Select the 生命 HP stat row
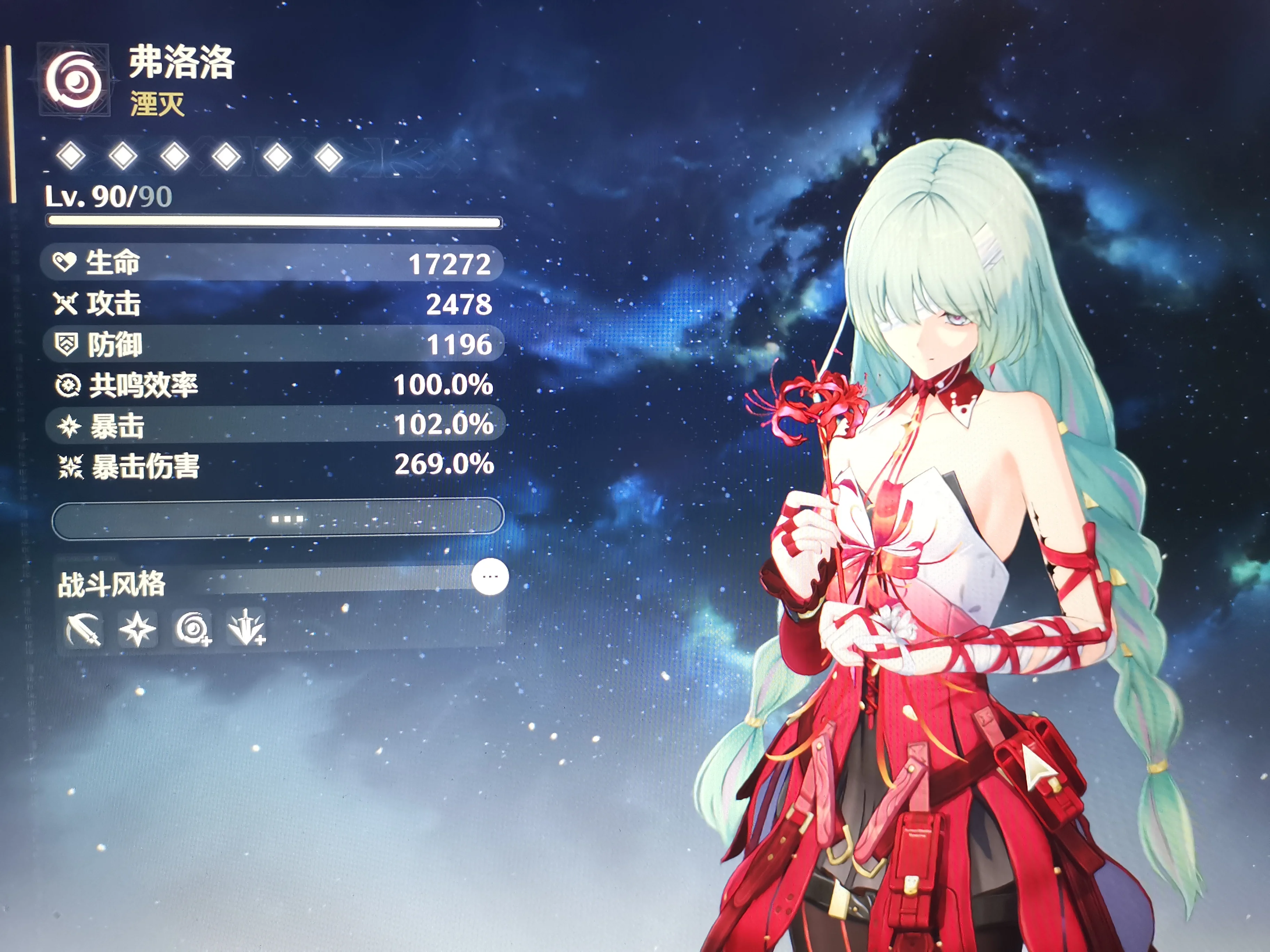The height and width of the screenshot is (952, 1270). tap(273, 263)
